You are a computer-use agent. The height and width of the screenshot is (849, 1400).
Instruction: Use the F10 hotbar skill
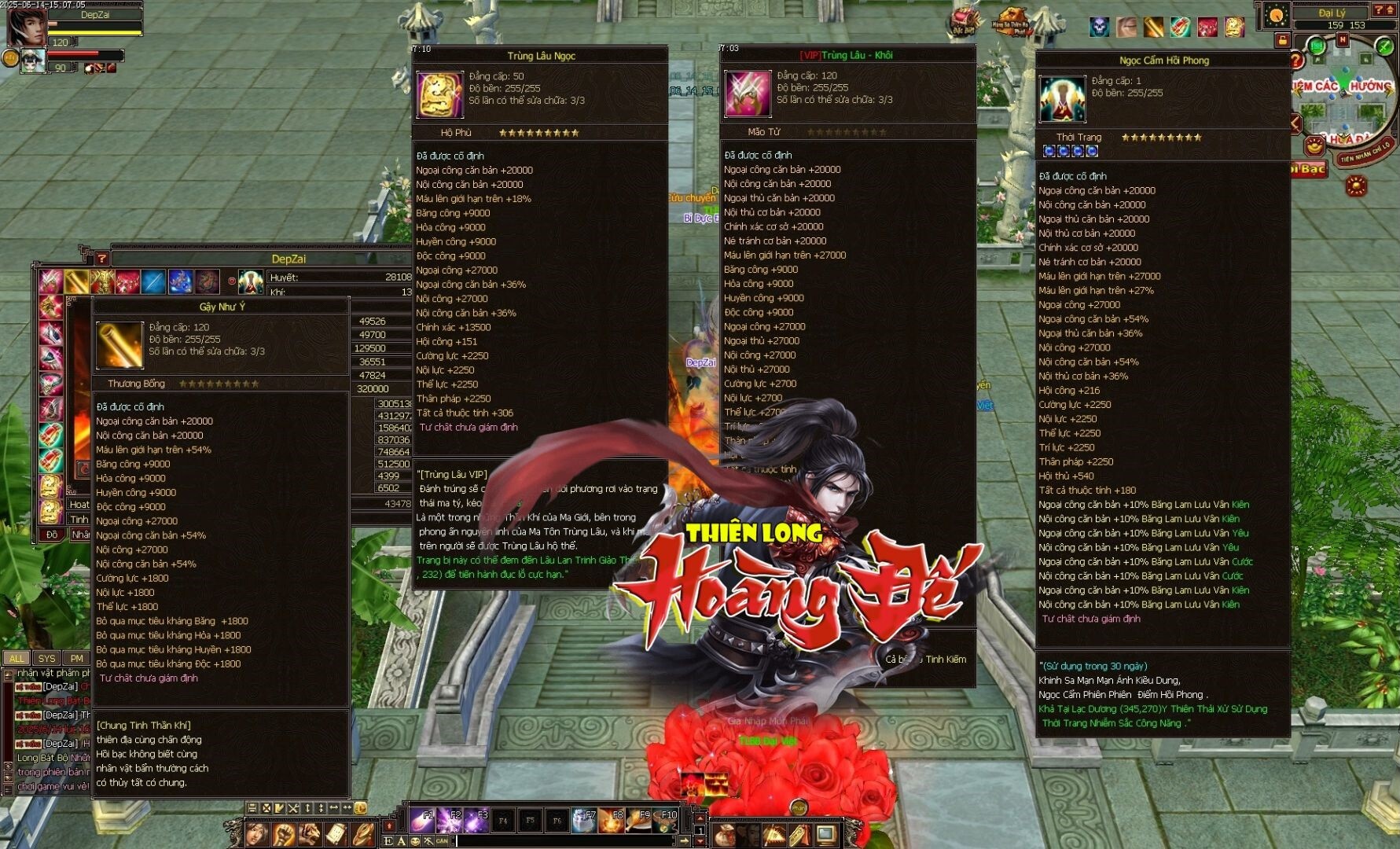[x=666, y=820]
